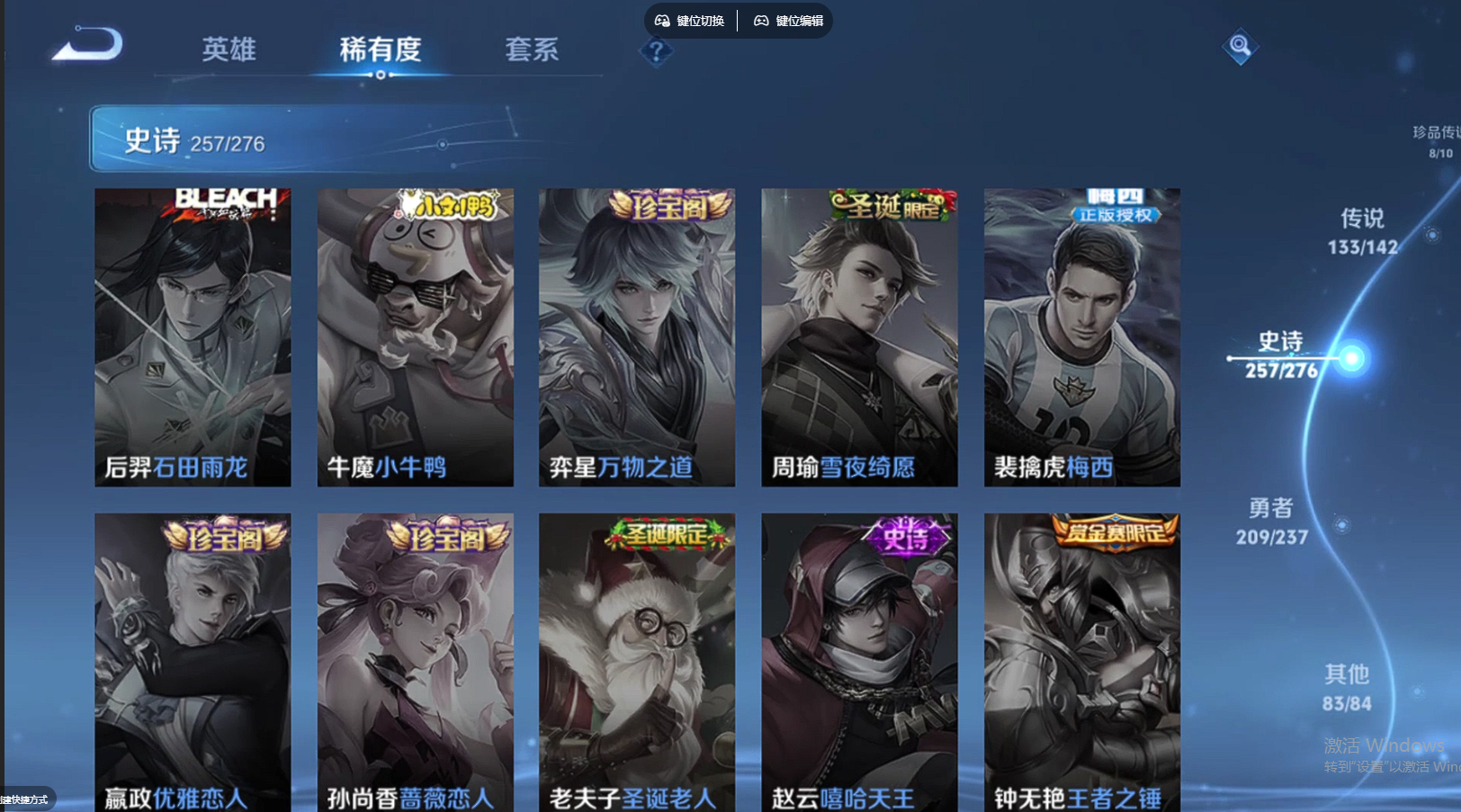Click the gamepad icon beside 键位切换

(661, 20)
